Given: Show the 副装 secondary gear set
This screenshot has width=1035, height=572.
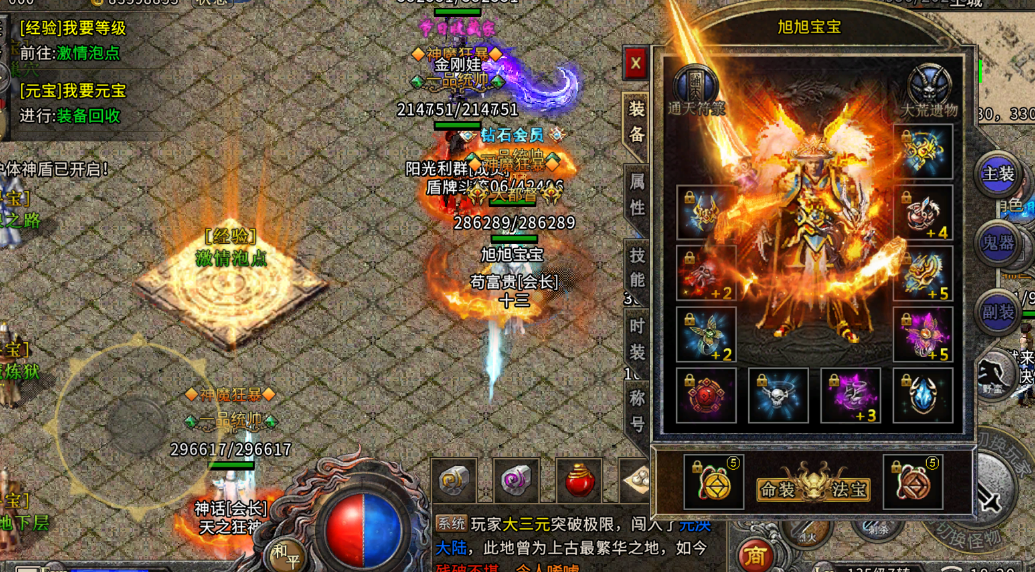Looking at the screenshot, I should click(998, 312).
